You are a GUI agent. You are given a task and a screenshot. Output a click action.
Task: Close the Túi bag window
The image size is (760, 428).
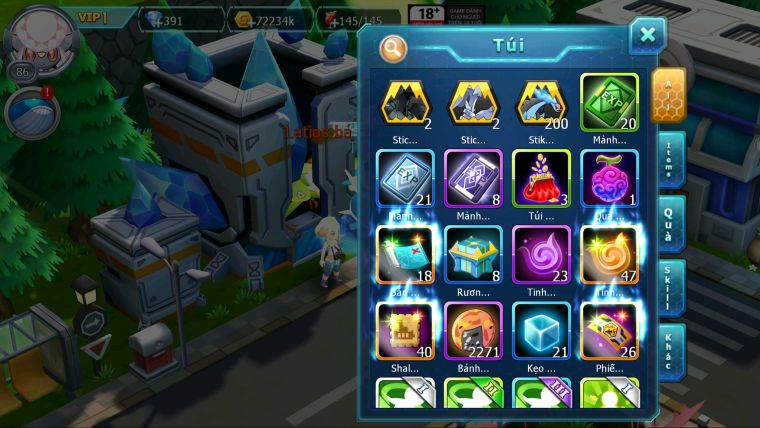pyautogui.click(x=647, y=37)
